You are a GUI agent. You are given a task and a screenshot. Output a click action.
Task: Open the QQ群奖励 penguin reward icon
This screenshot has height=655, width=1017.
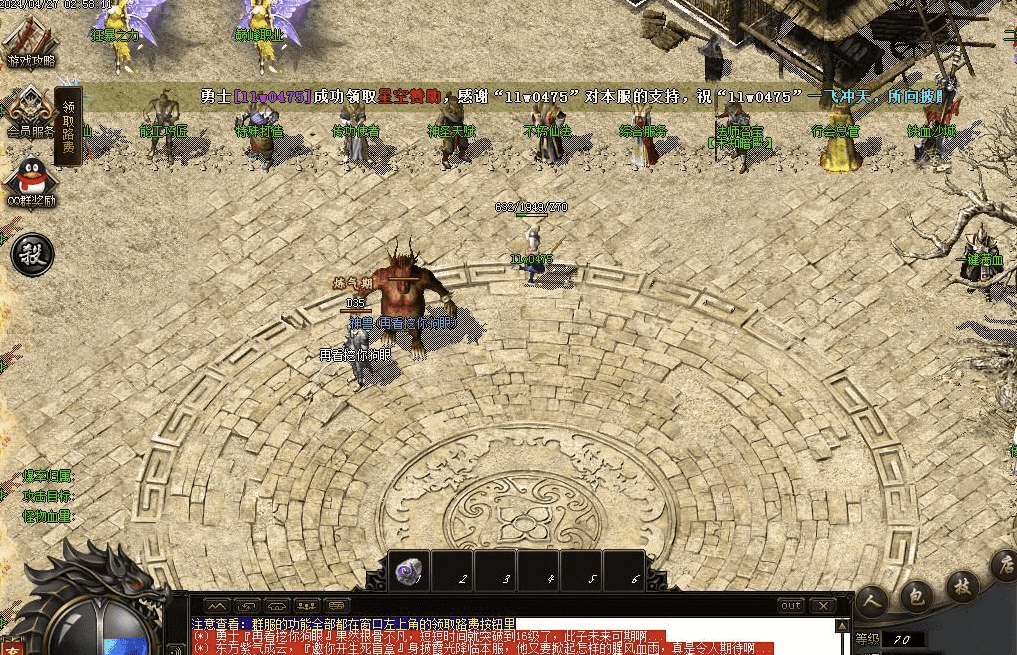(28, 180)
